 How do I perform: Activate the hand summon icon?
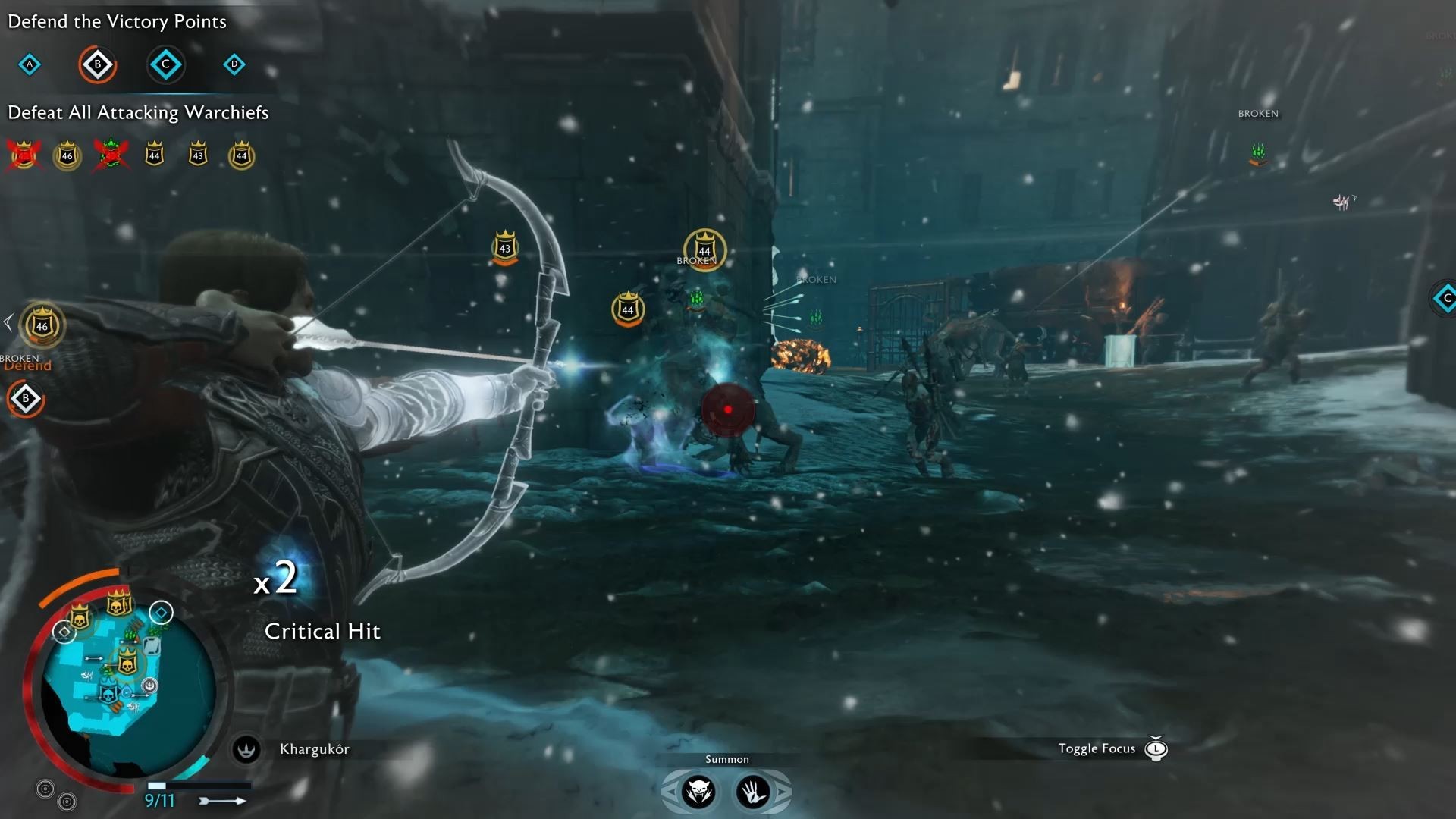click(x=753, y=792)
